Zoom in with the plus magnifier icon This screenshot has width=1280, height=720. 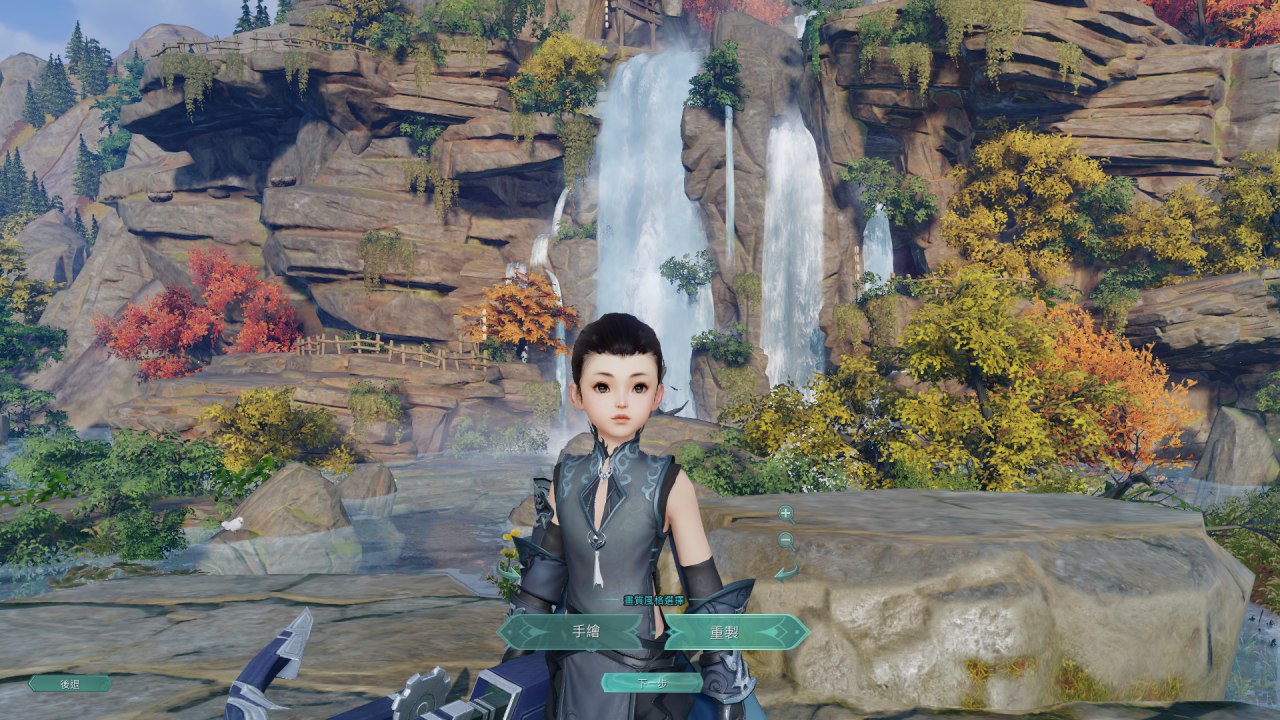point(786,514)
